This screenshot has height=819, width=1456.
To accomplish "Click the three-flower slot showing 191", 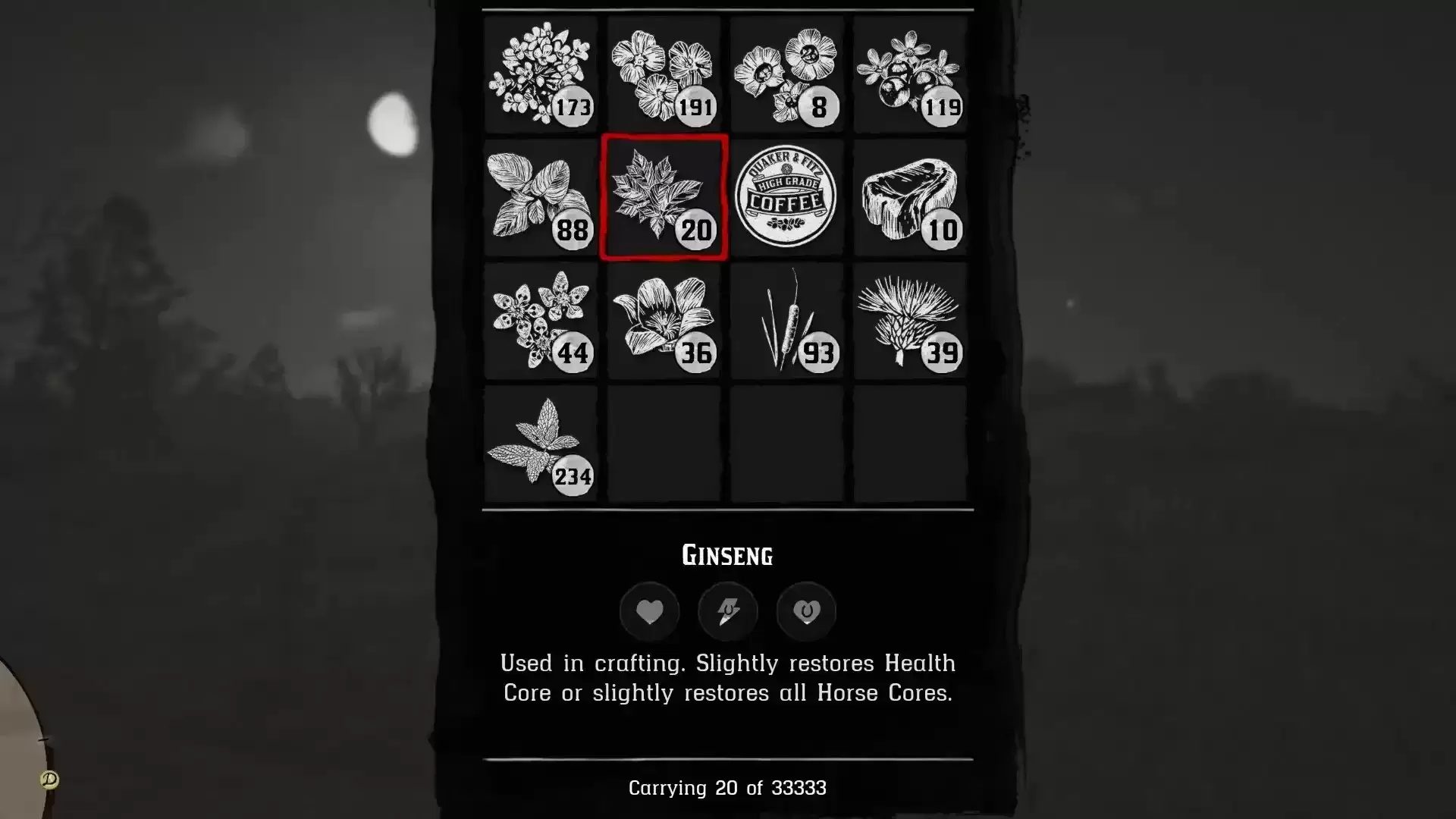I will 664,74.
